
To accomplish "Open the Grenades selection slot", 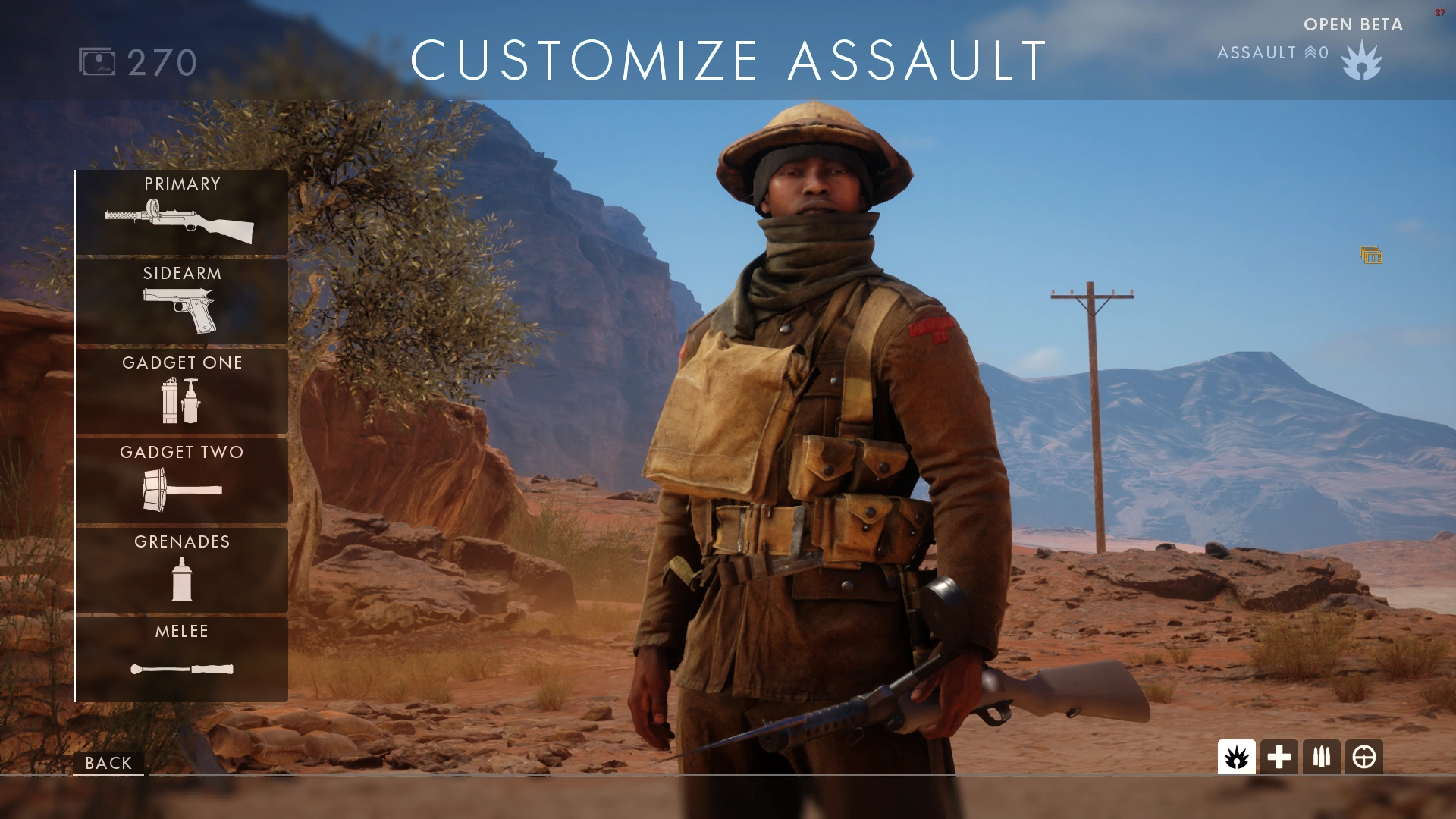I will 180,570.
